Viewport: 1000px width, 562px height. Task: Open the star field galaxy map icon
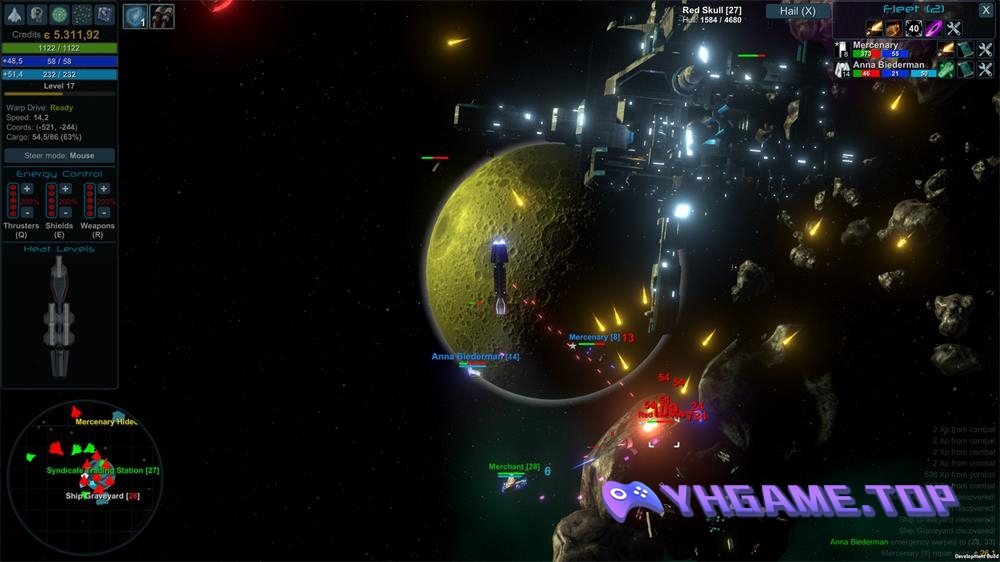pos(83,14)
